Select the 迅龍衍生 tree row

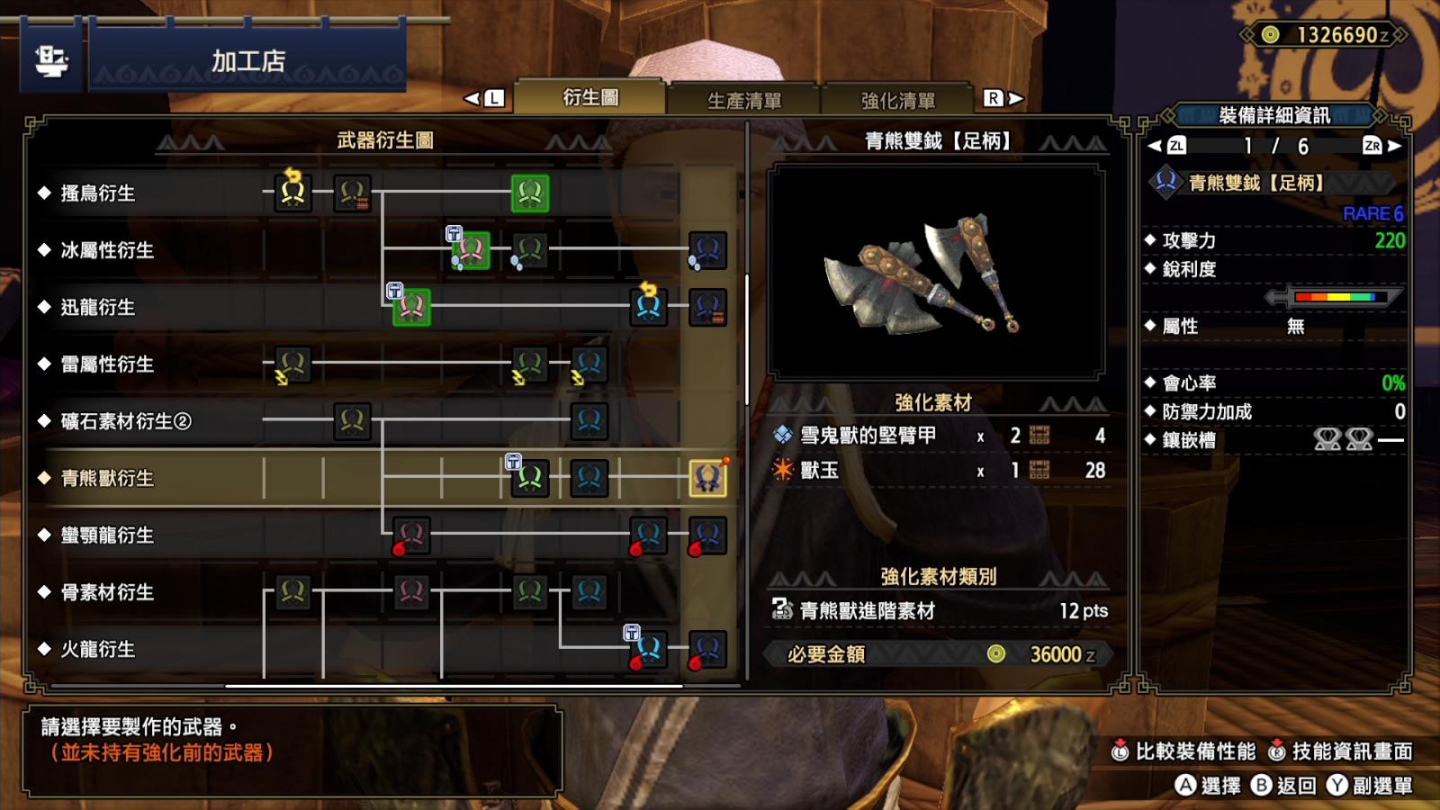click(98, 308)
